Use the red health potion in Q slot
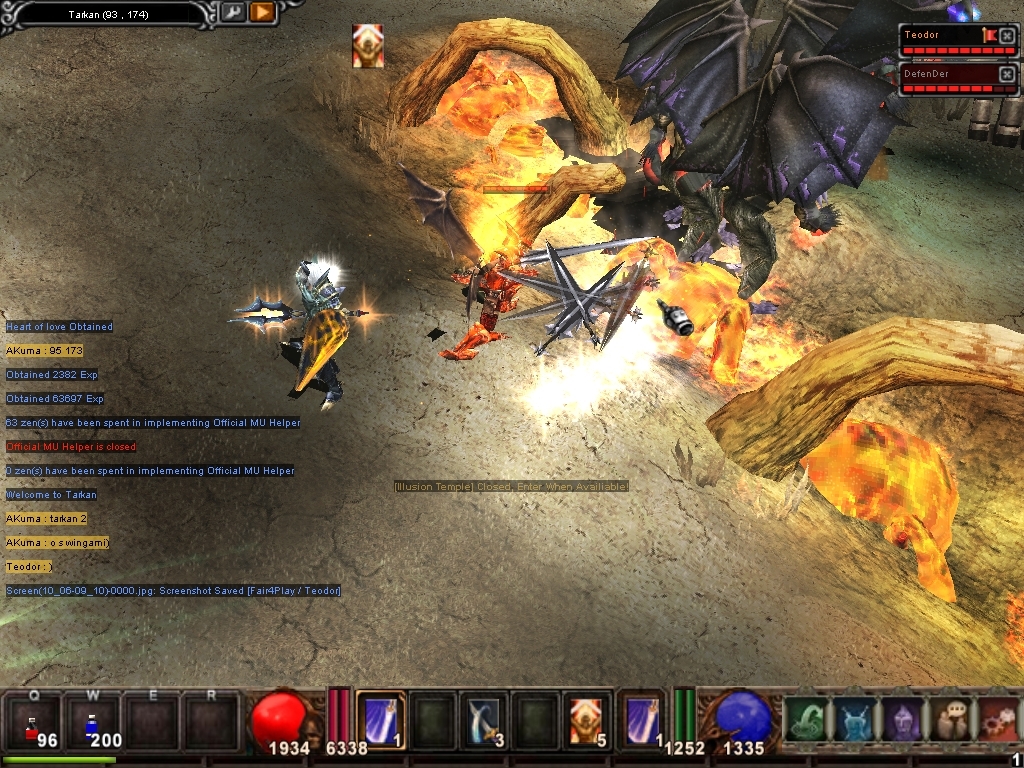1024x768 pixels. (34, 722)
